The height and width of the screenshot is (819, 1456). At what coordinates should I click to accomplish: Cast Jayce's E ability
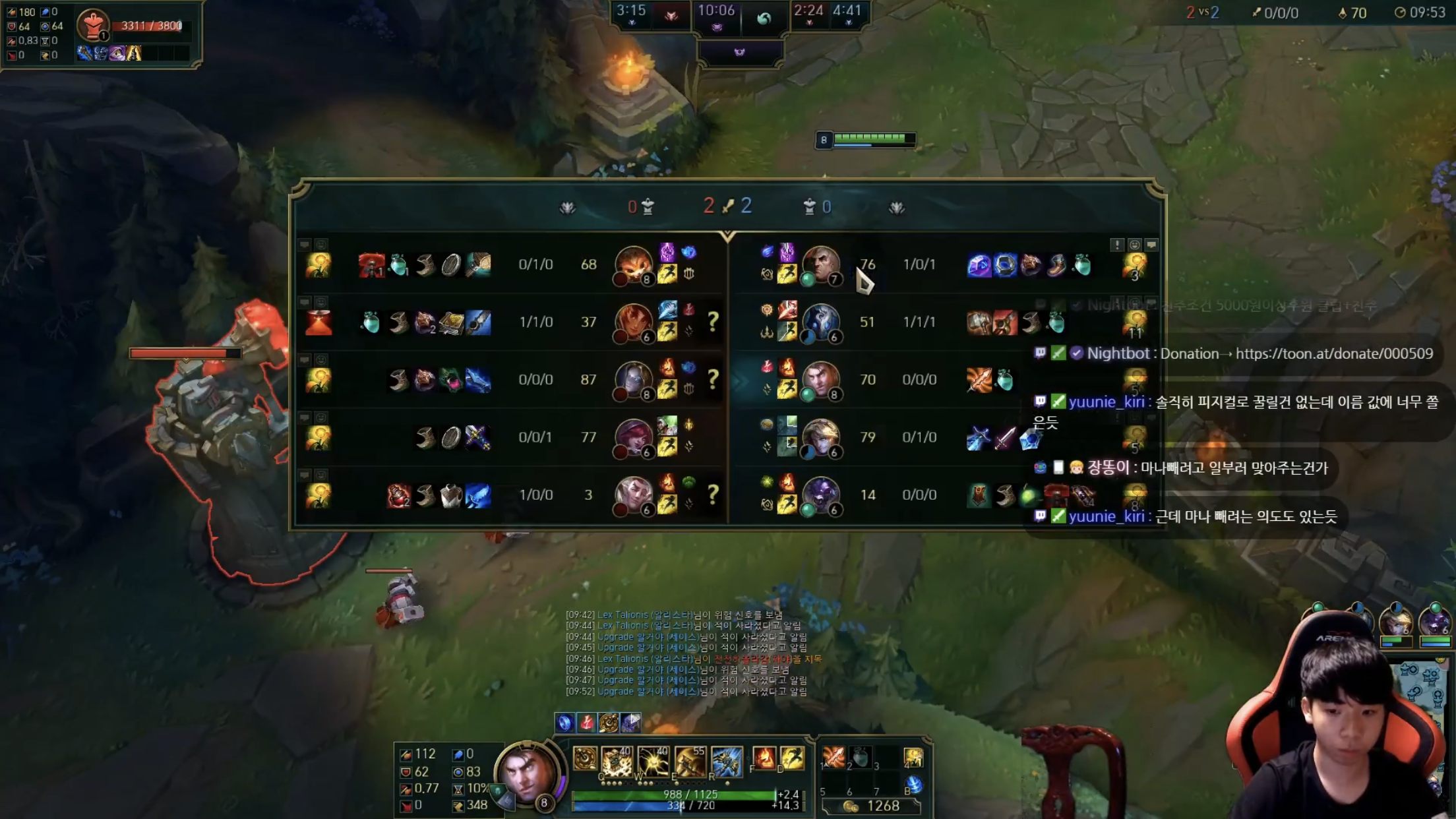[689, 762]
